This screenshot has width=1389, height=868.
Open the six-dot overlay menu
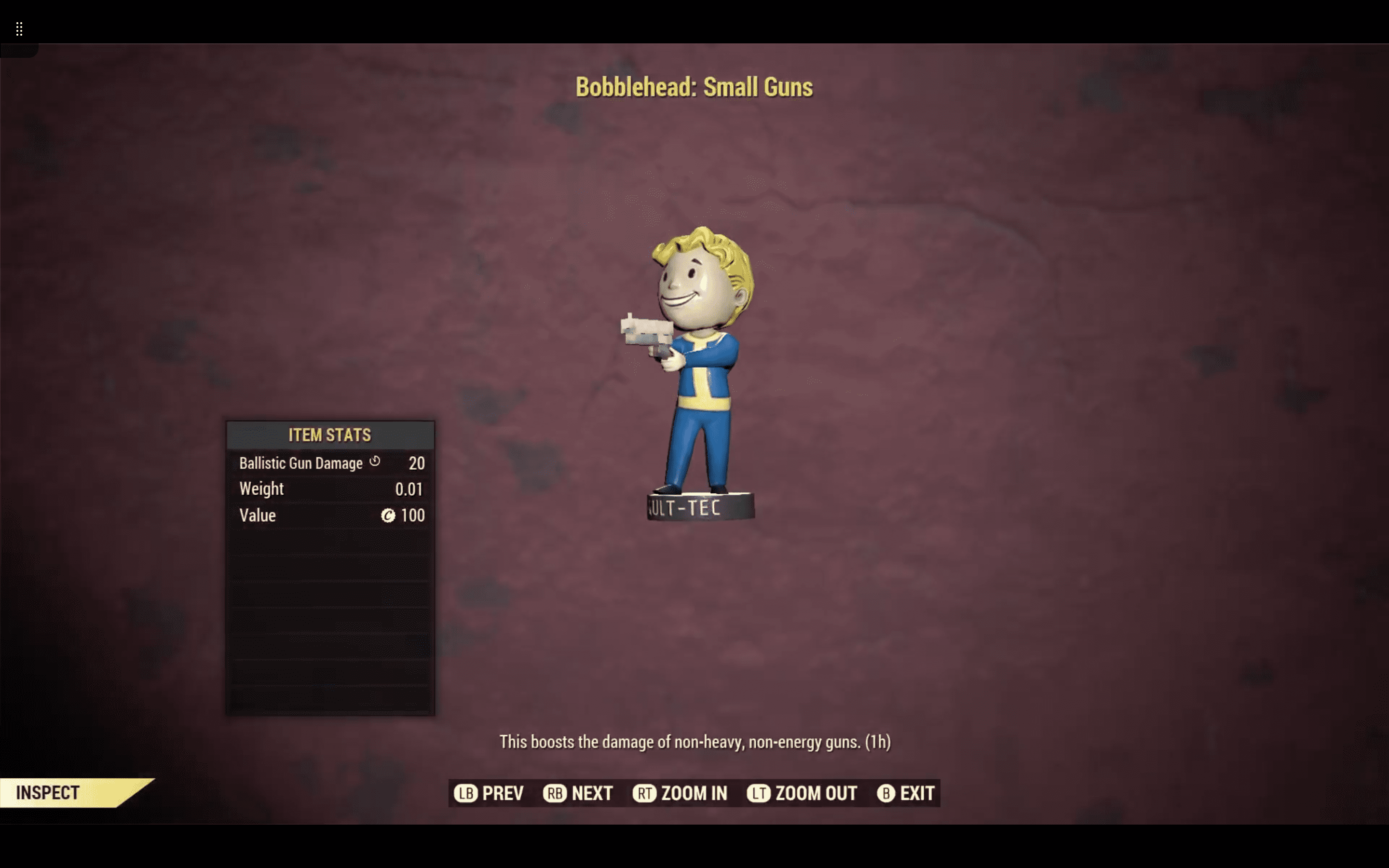point(19,29)
